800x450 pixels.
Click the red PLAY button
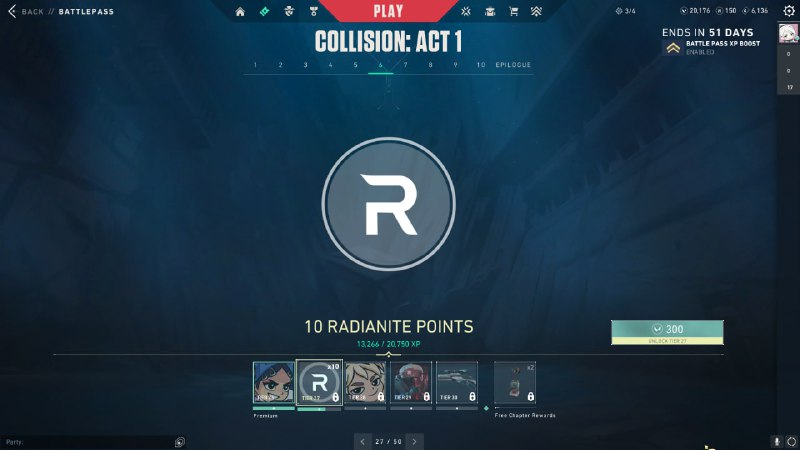click(388, 11)
